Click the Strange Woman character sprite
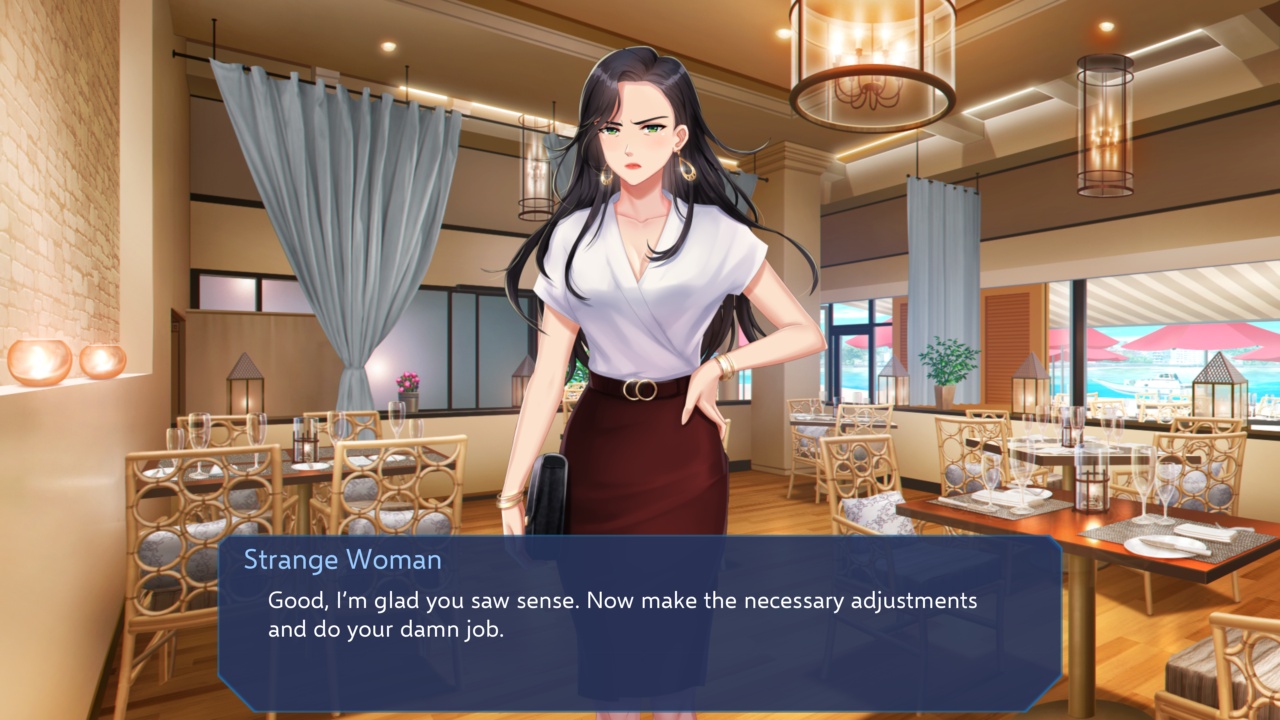The image size is (1280, 720). point(640,300)
